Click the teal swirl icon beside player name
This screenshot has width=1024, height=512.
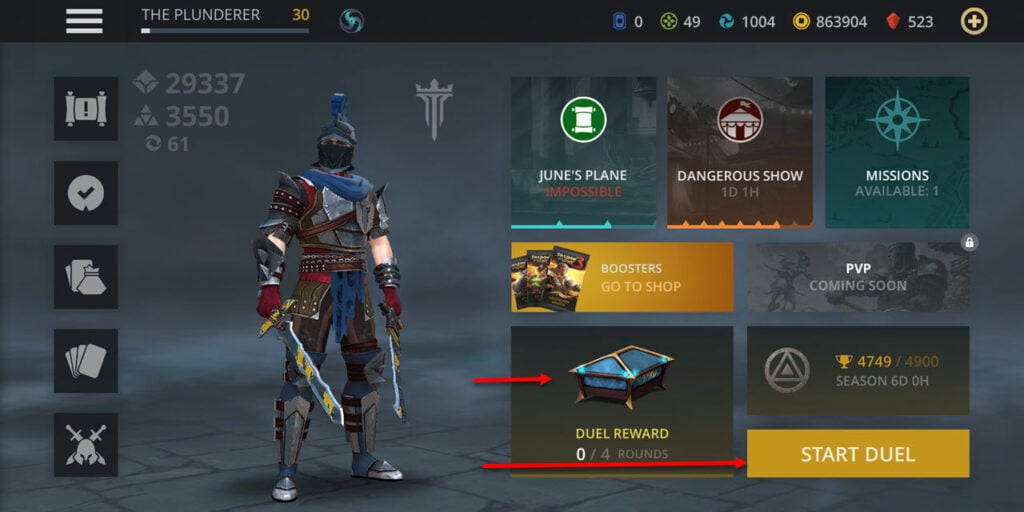point(351,21)
